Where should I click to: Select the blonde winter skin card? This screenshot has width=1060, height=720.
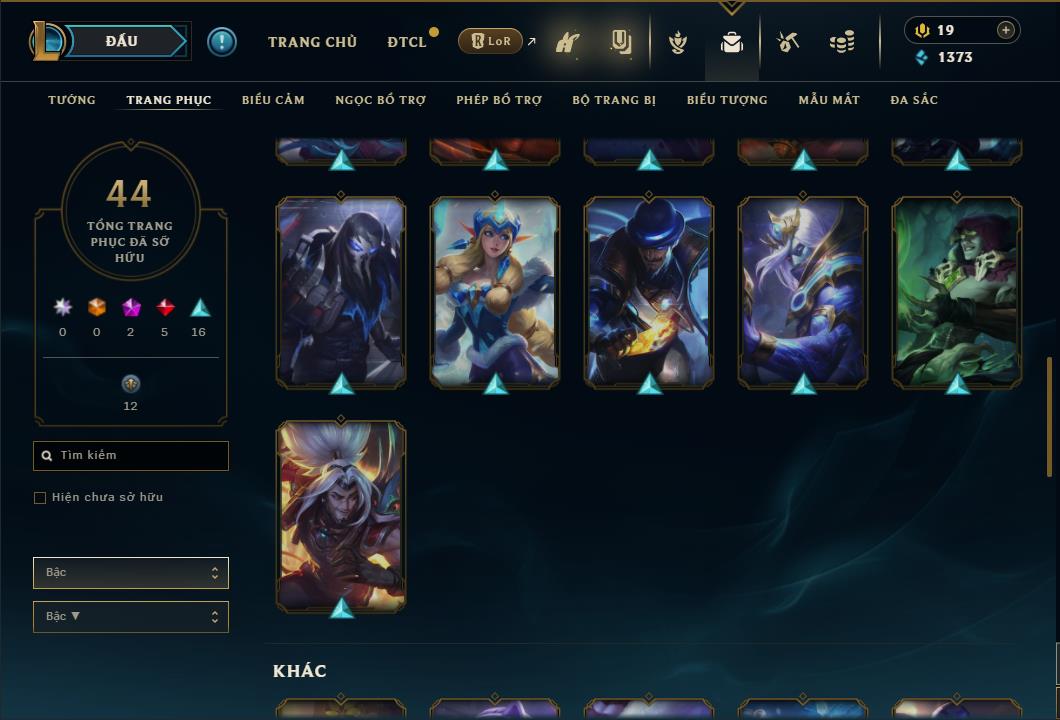pyautogui.click(x=495, y=291)
